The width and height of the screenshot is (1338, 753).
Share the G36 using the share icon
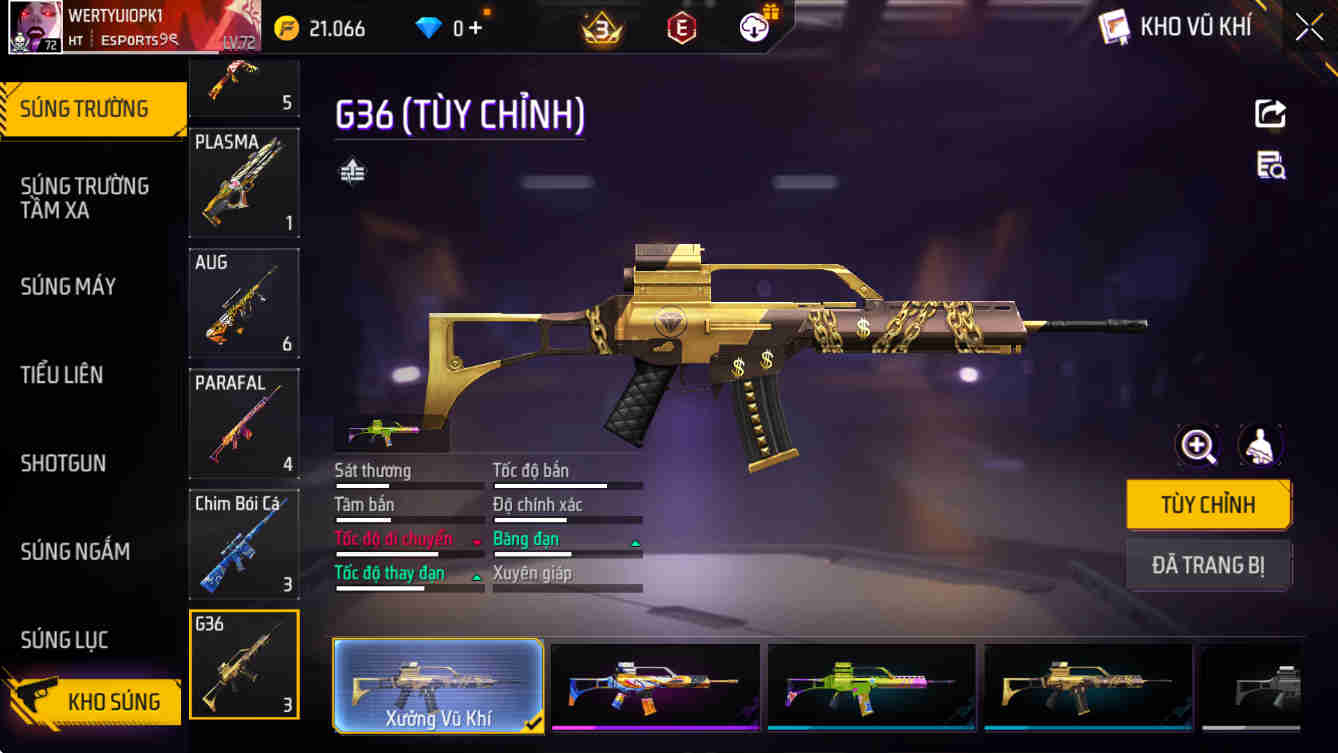[1270, 113]
